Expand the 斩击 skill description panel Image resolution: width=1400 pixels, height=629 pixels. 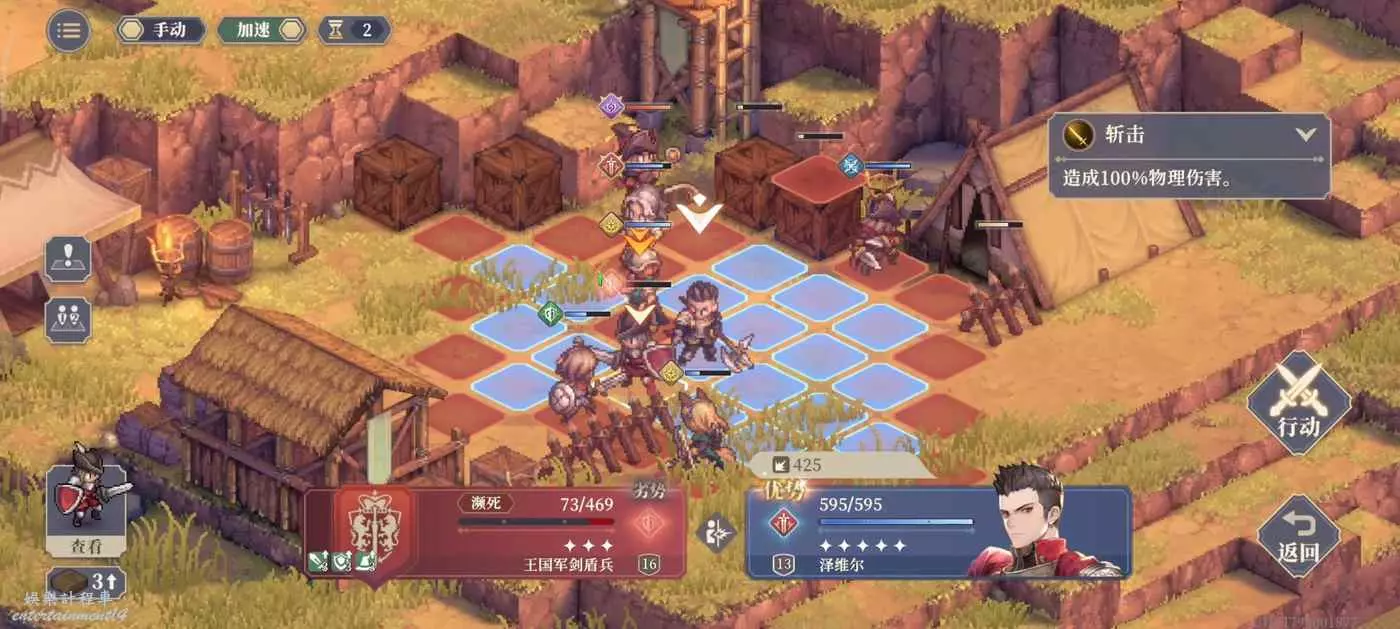click(x=1305, y=135)
